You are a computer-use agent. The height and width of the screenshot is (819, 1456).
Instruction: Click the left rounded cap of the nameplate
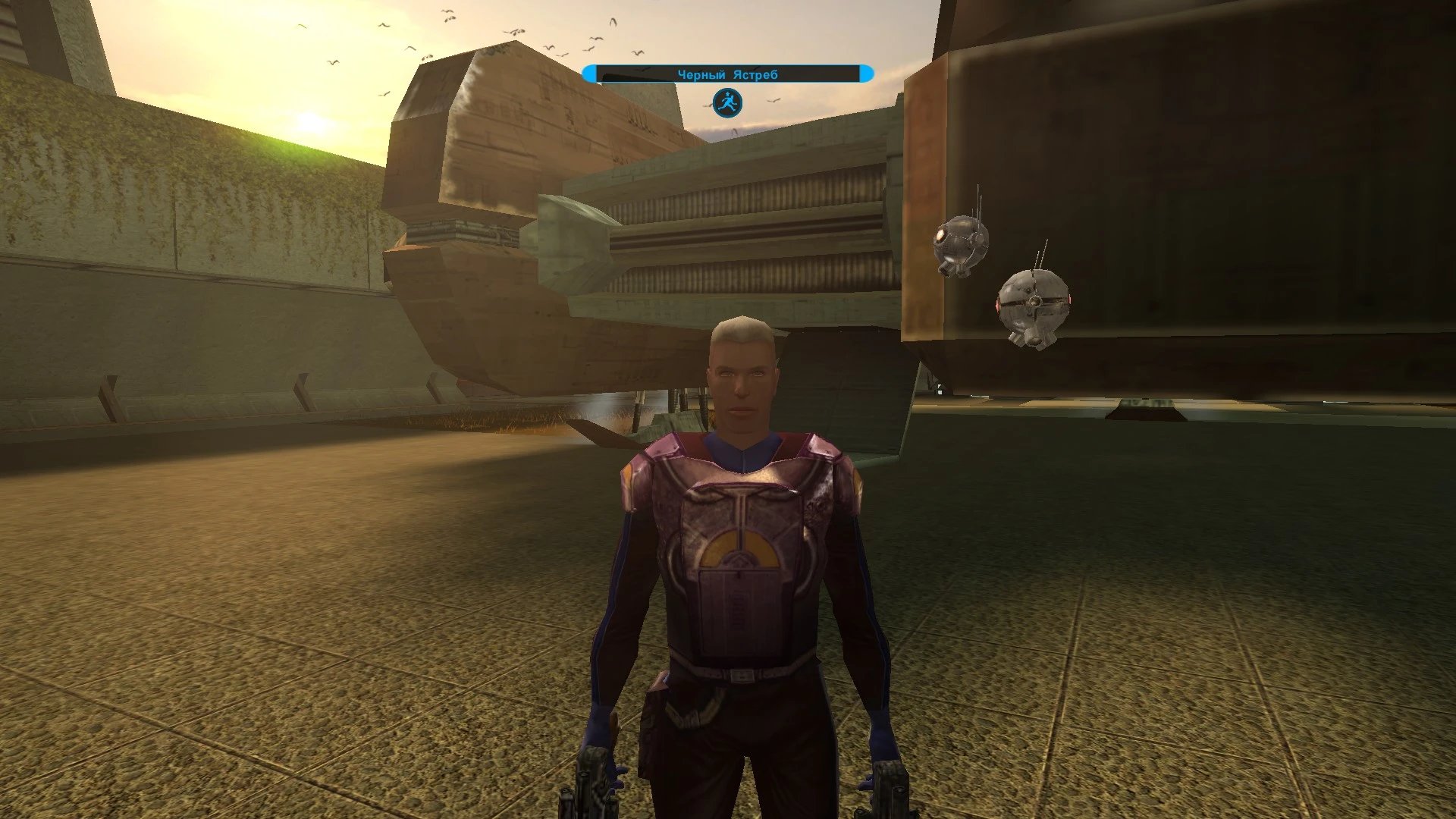[x=590, y=73]
